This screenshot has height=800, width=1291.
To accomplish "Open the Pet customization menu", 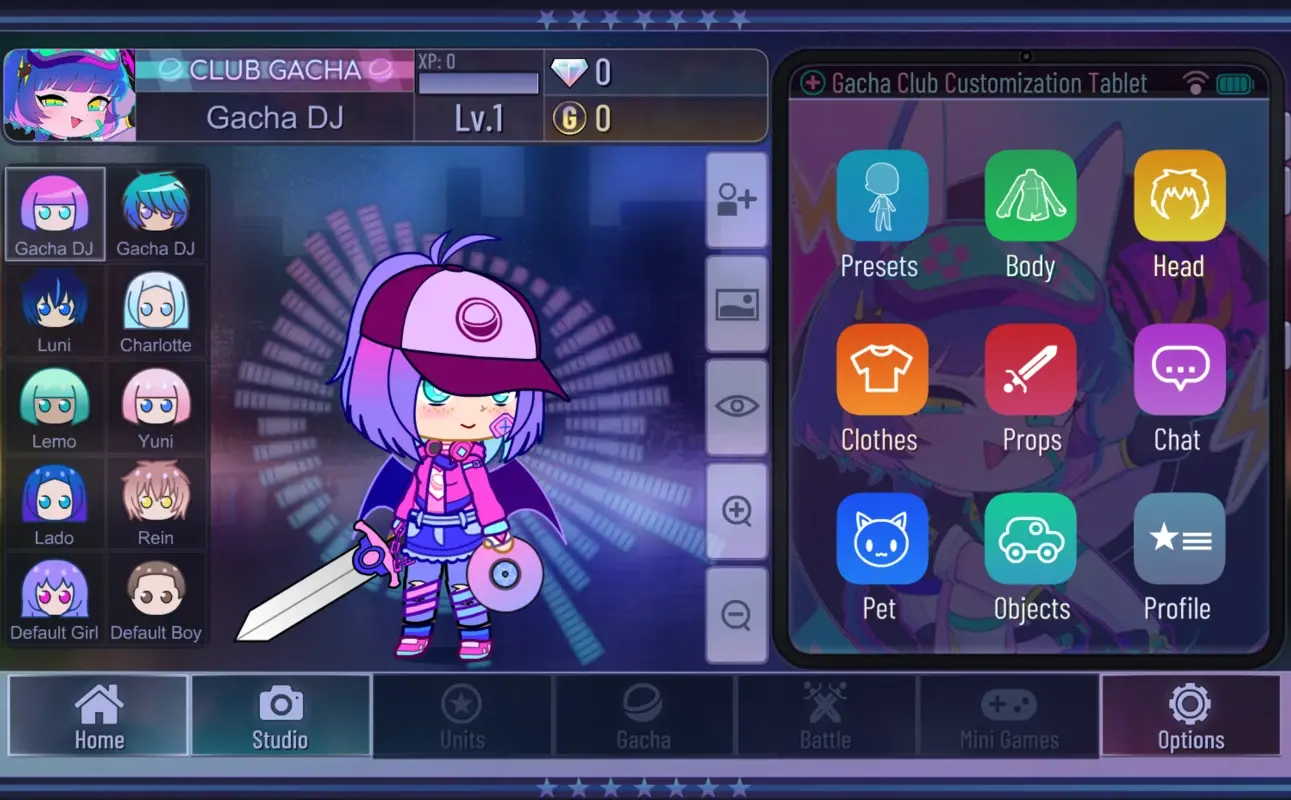I will (881, 538).
